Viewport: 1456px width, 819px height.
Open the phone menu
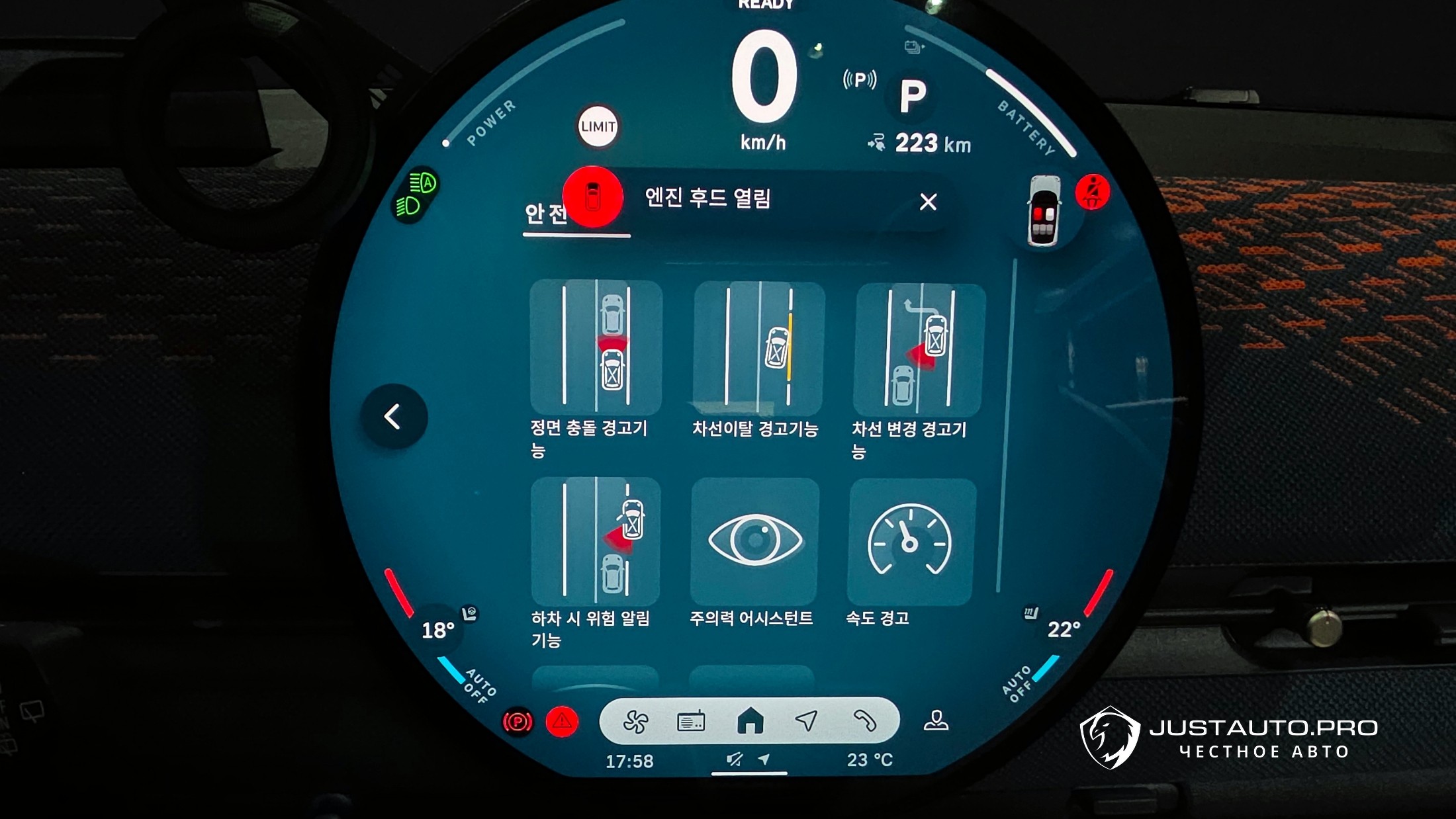coord(864,721)
